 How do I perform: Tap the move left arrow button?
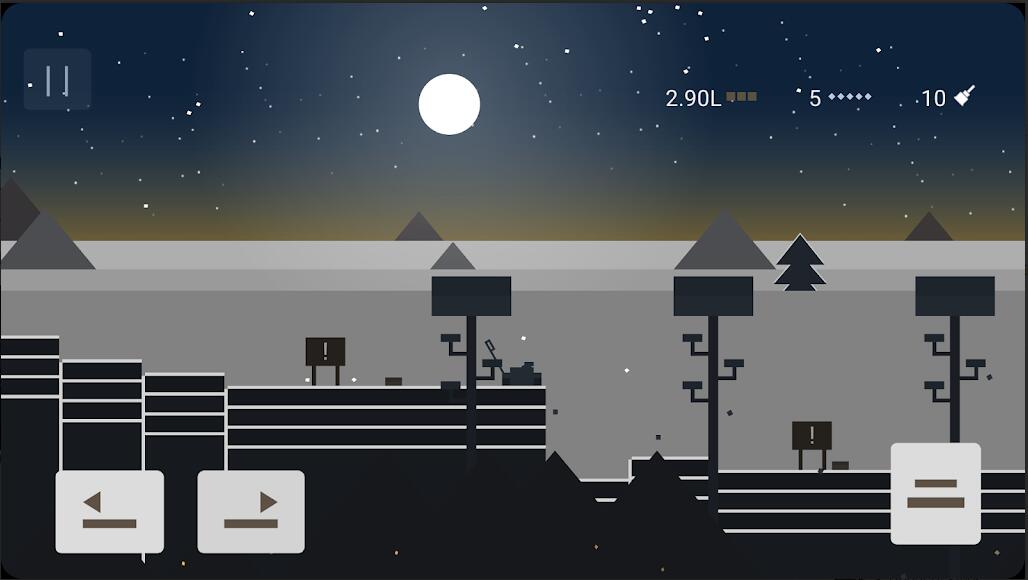(110, 511)
